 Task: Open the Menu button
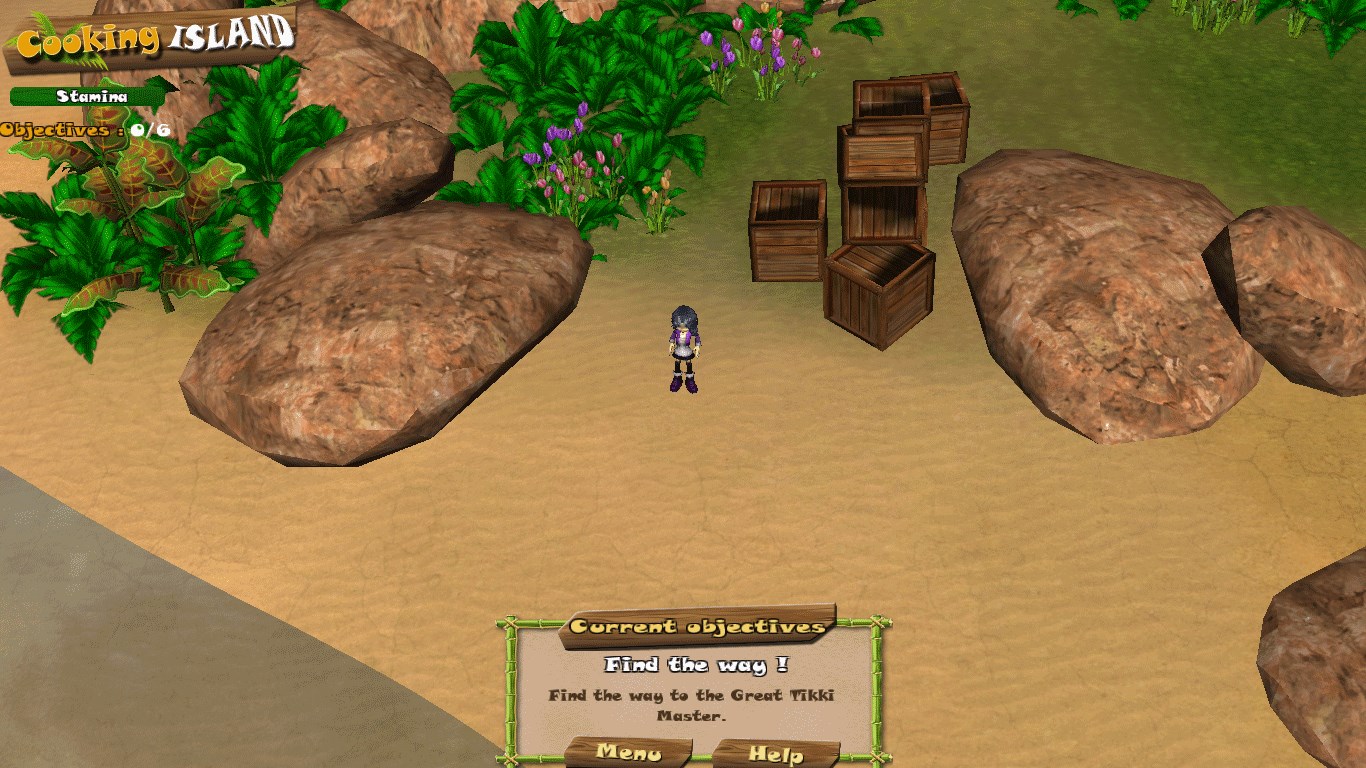pyautogui.click(x=628, y=752)
